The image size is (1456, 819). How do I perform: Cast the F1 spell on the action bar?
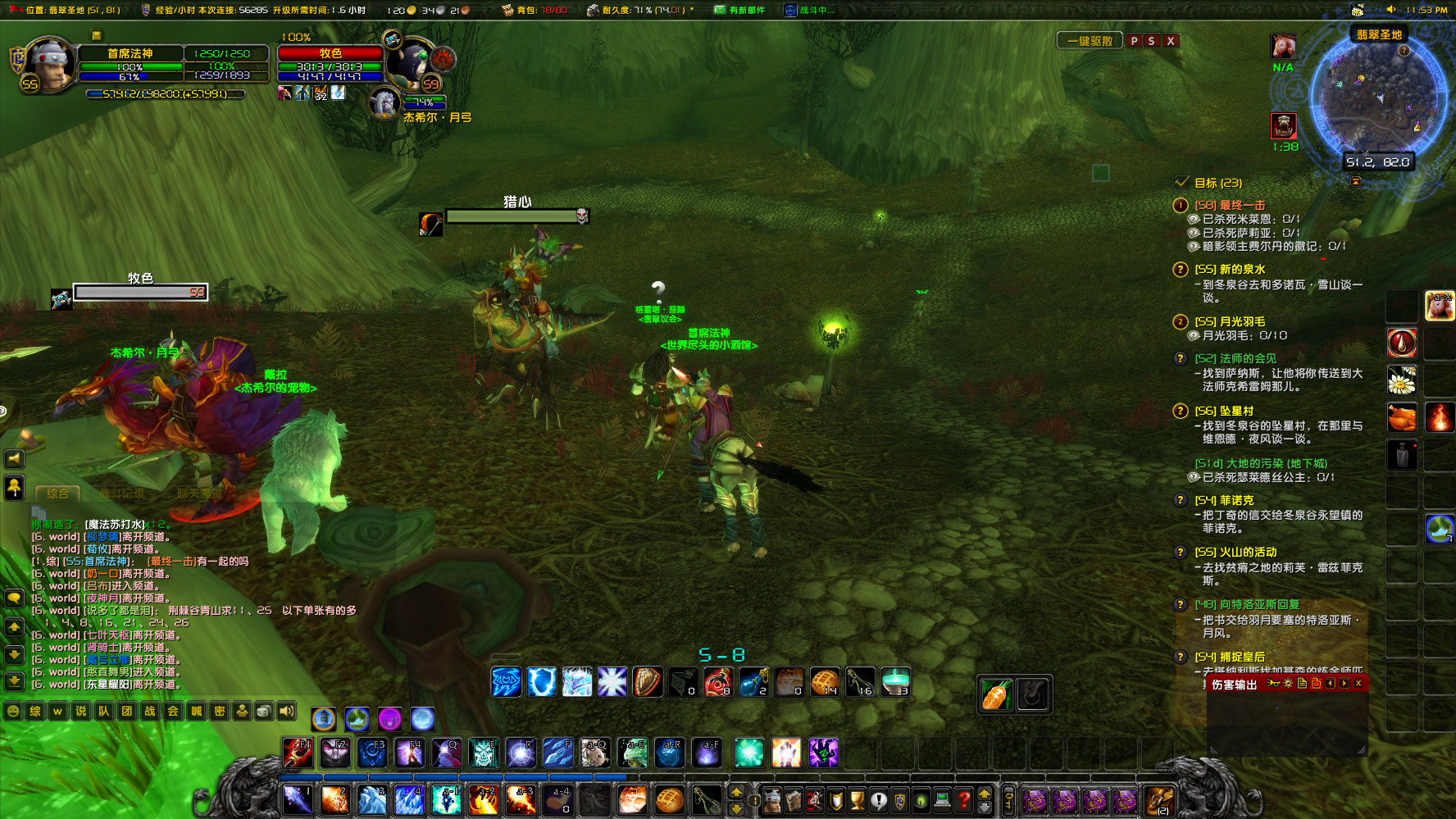coord(297,753)
